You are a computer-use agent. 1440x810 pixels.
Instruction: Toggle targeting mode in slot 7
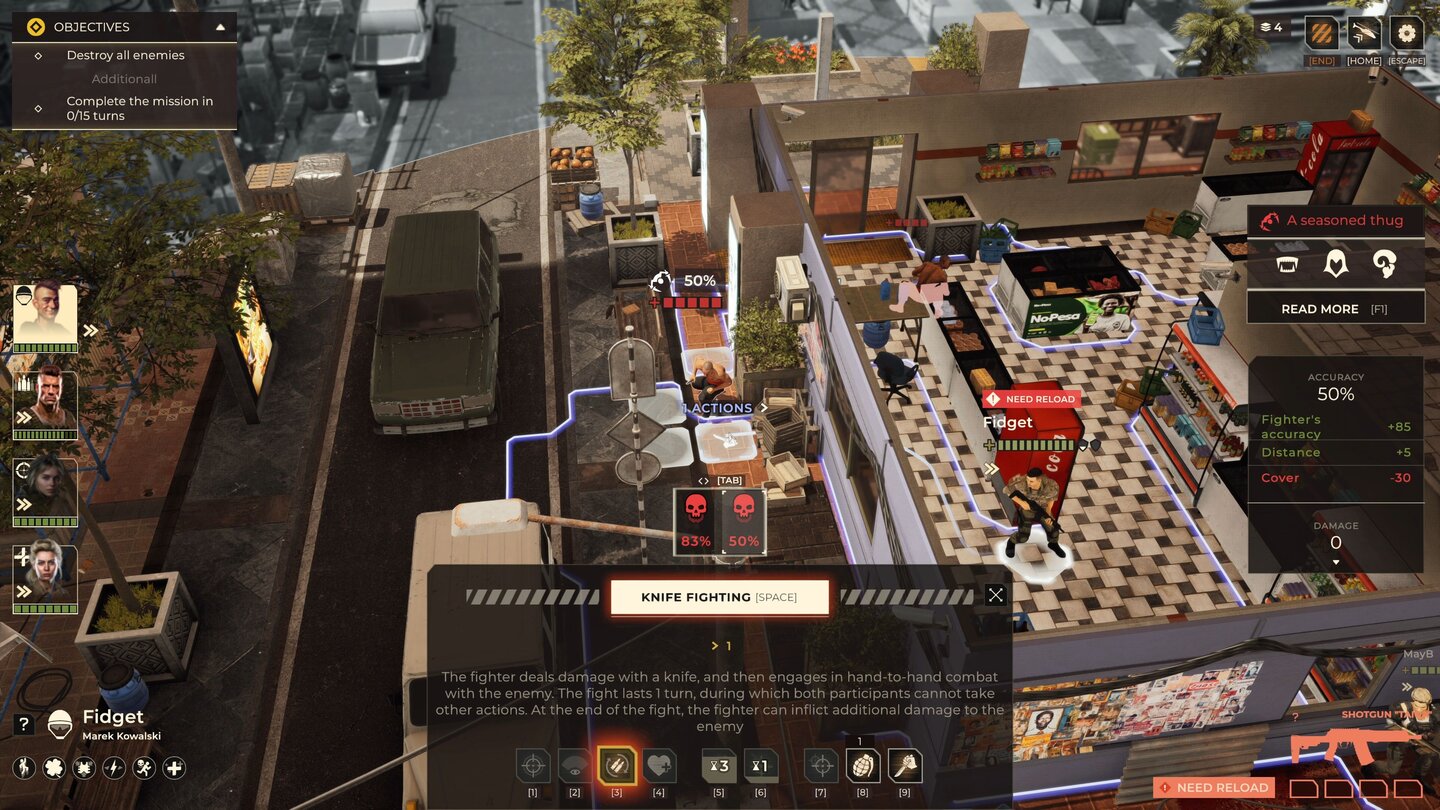point(820,765)
